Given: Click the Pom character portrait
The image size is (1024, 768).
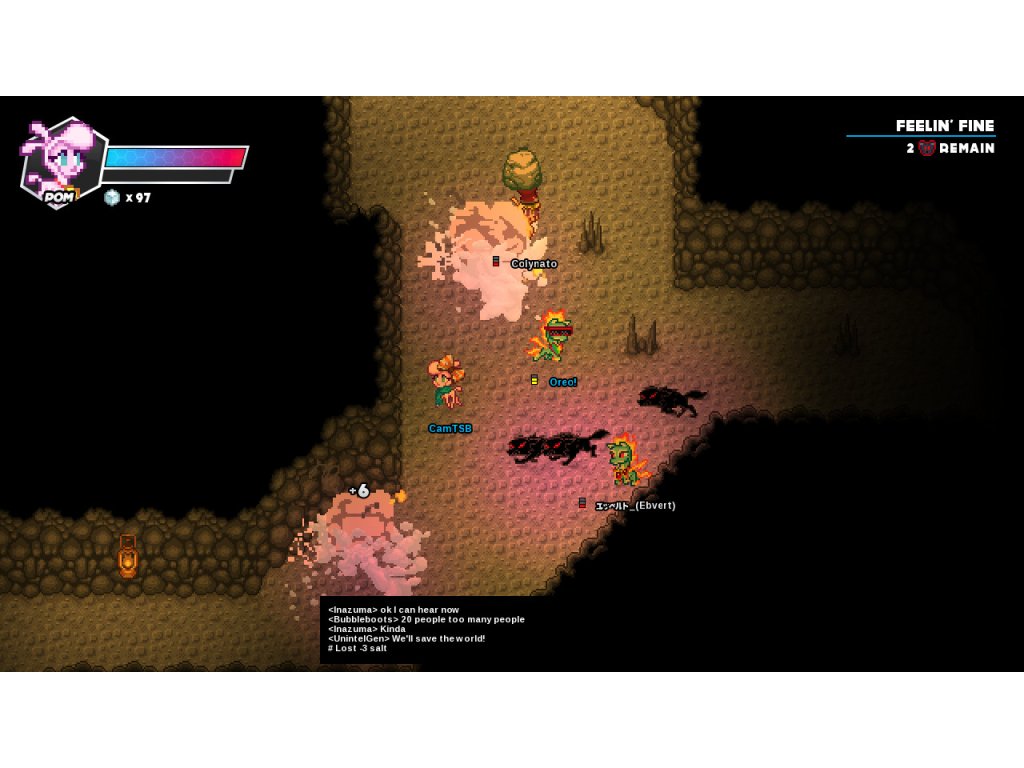Looking at the screenshot, I should pos(62,160).
